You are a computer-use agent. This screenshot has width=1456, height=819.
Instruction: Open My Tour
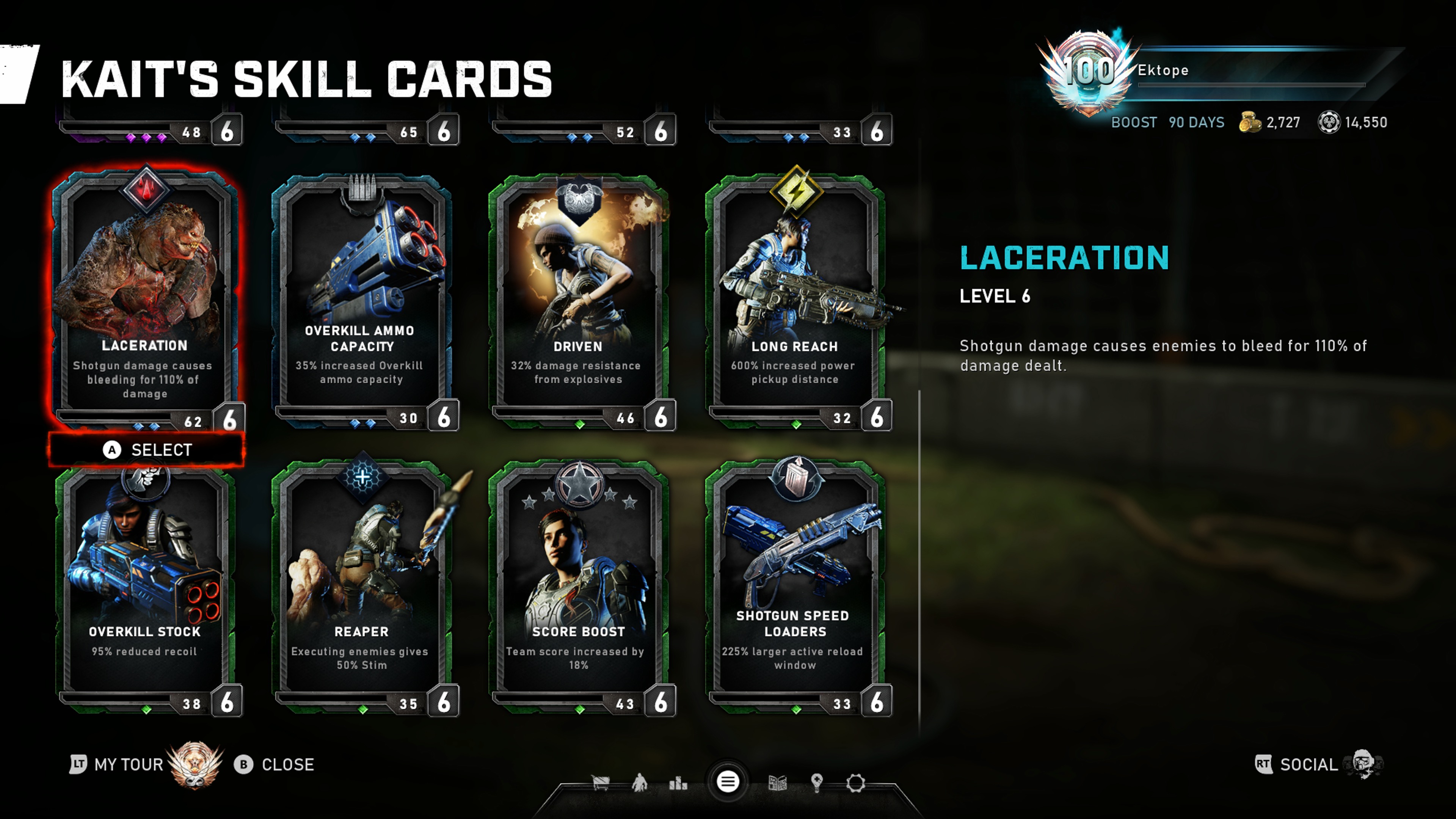[x=128, y=765]
